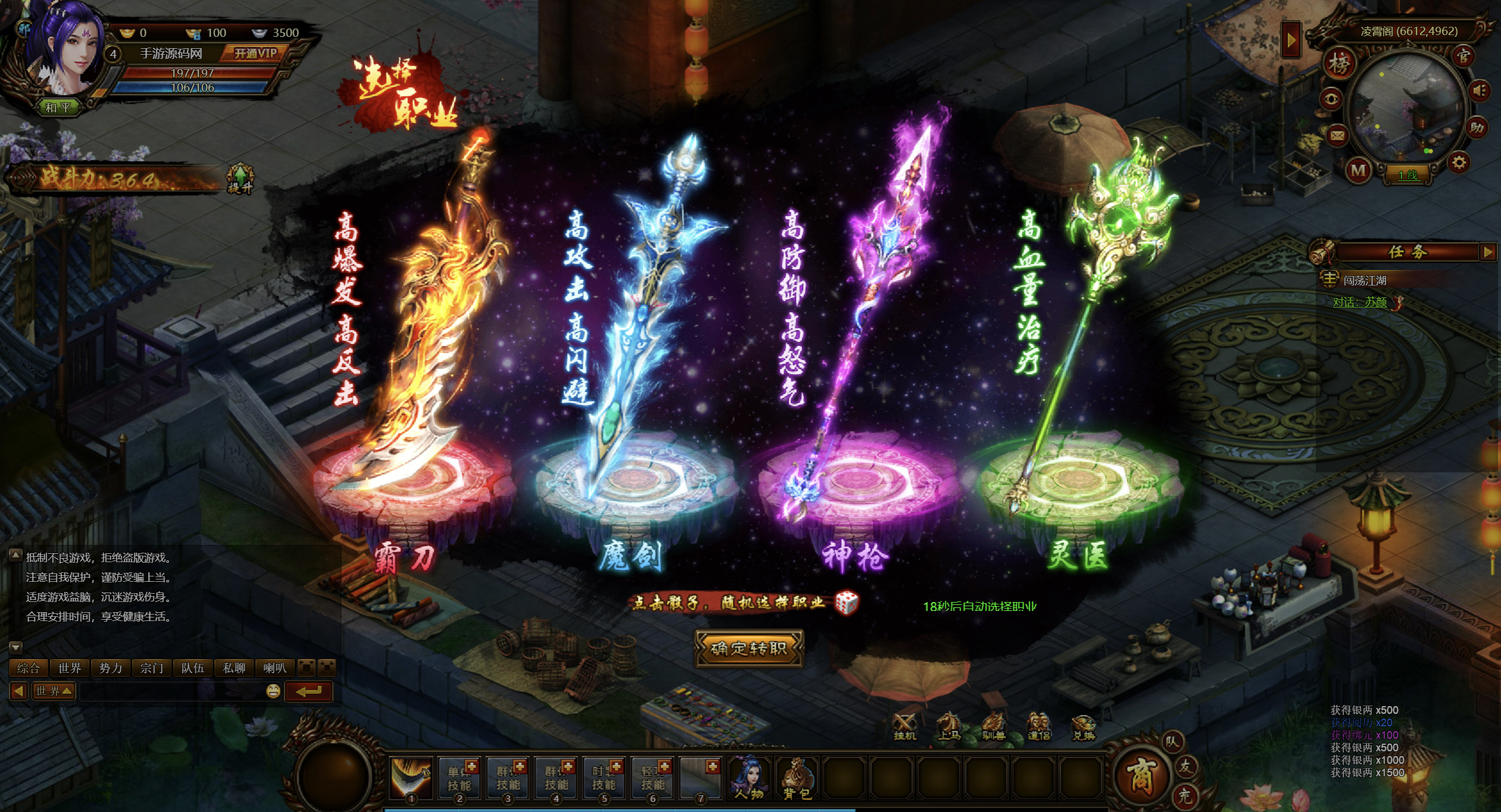The width and height of the screenshot is (1501, 812).
Task: Confirm class change with 确定转职
Action: pos(749,648)
